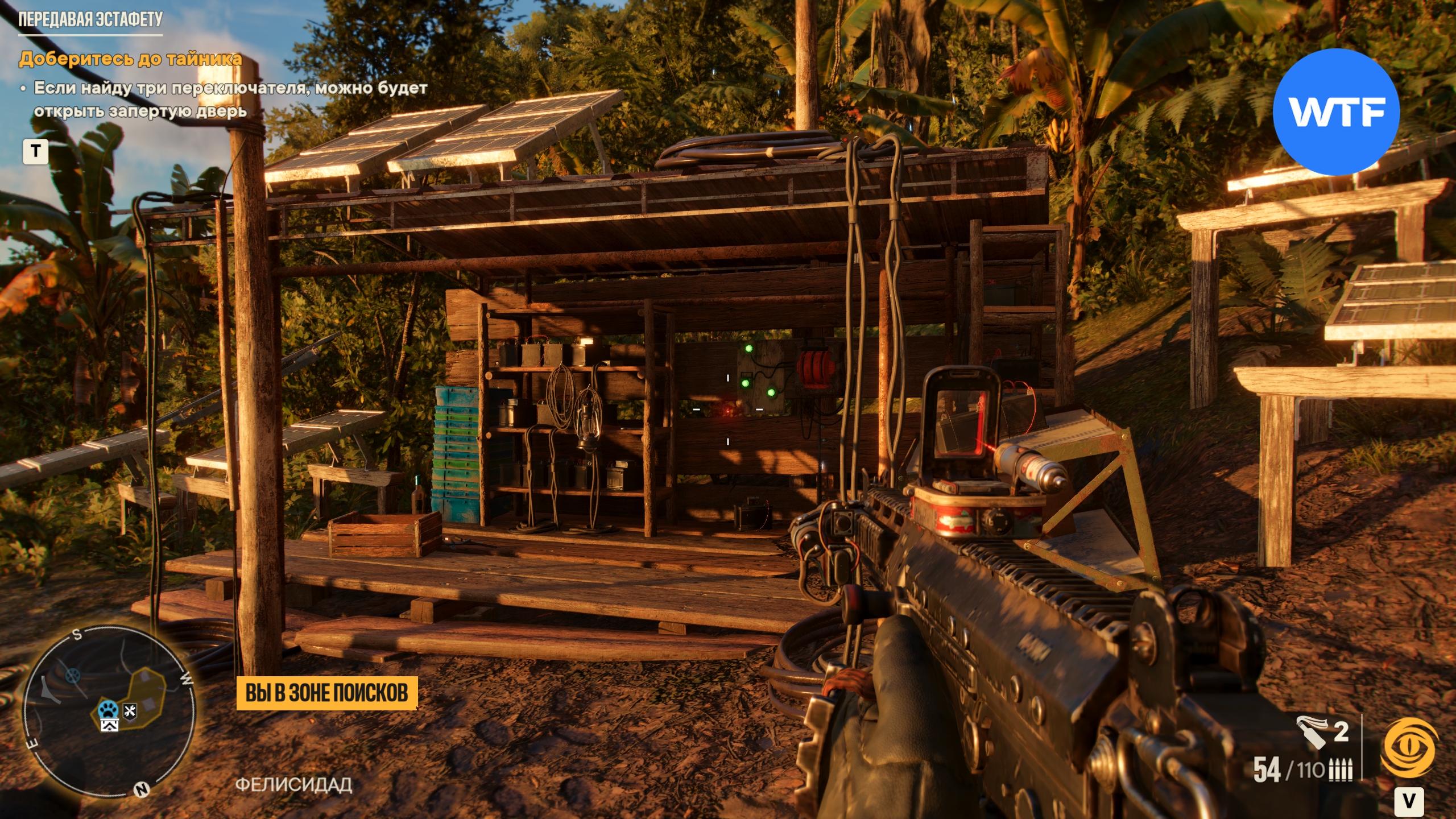Viewport: 1456px width, 819px height.
Task: Click the "Вы в зоне поисков" banner
Action: click(x=326, y=693)
